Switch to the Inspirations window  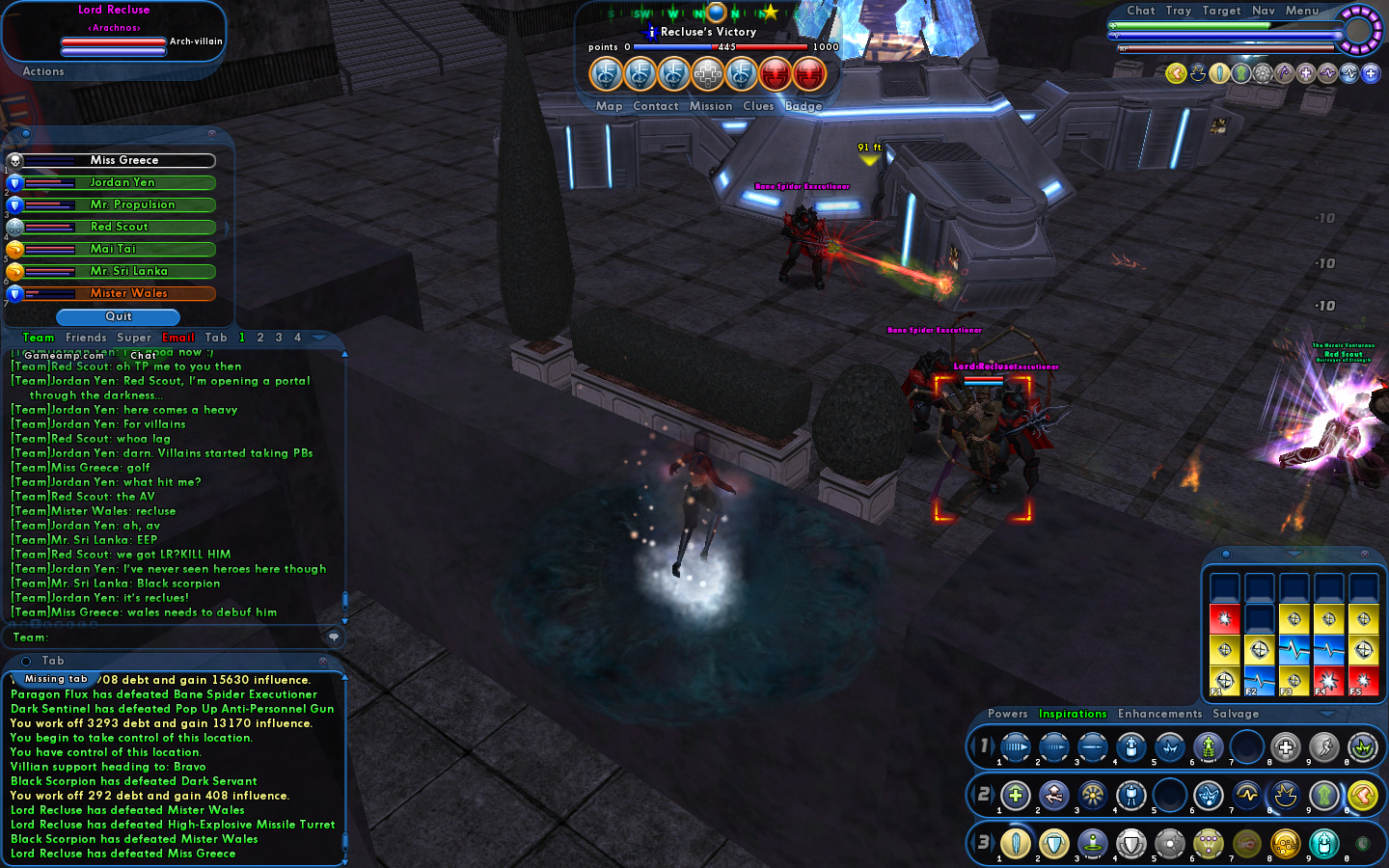pyautogui.click(x=1073, y=714)
